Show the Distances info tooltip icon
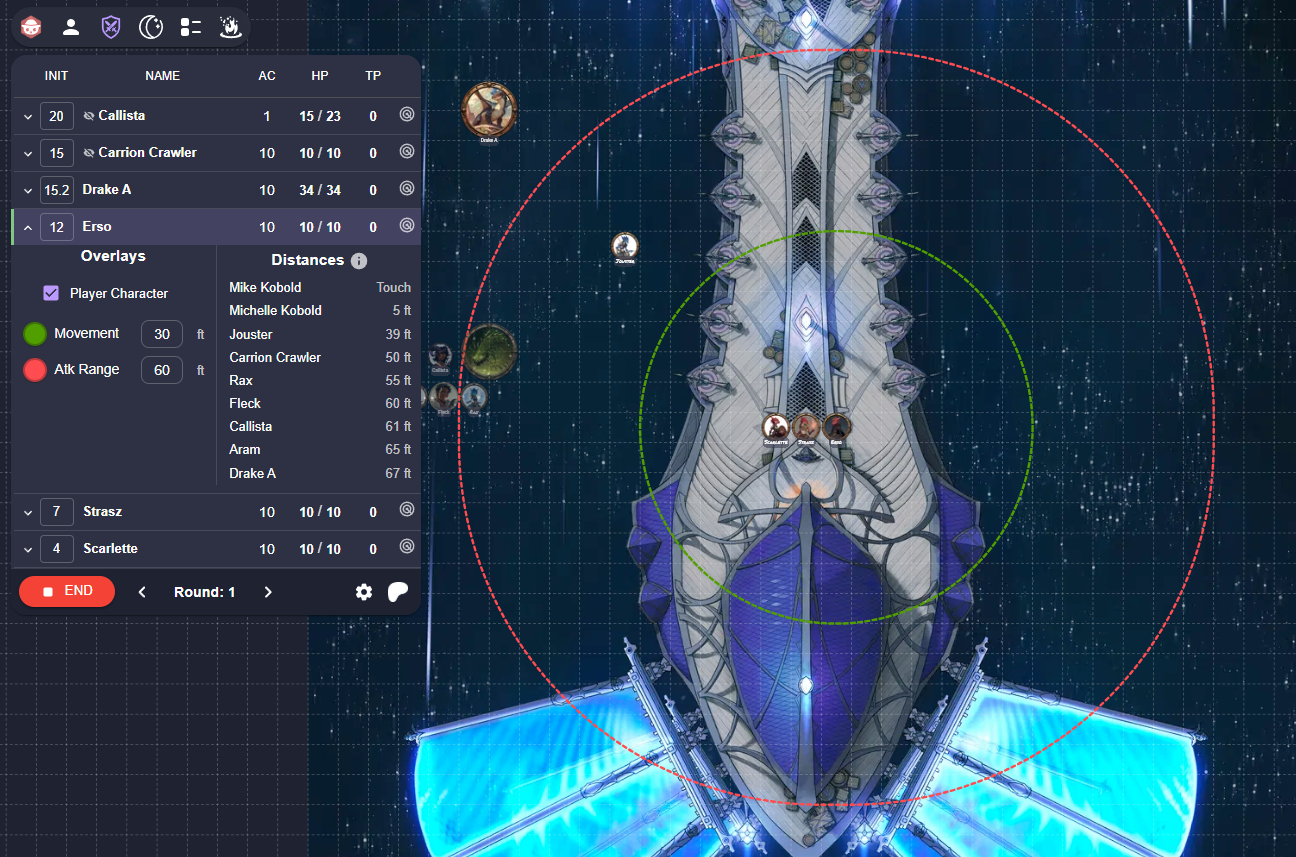This screenshot has height=857, width=1296. [359, 261]
